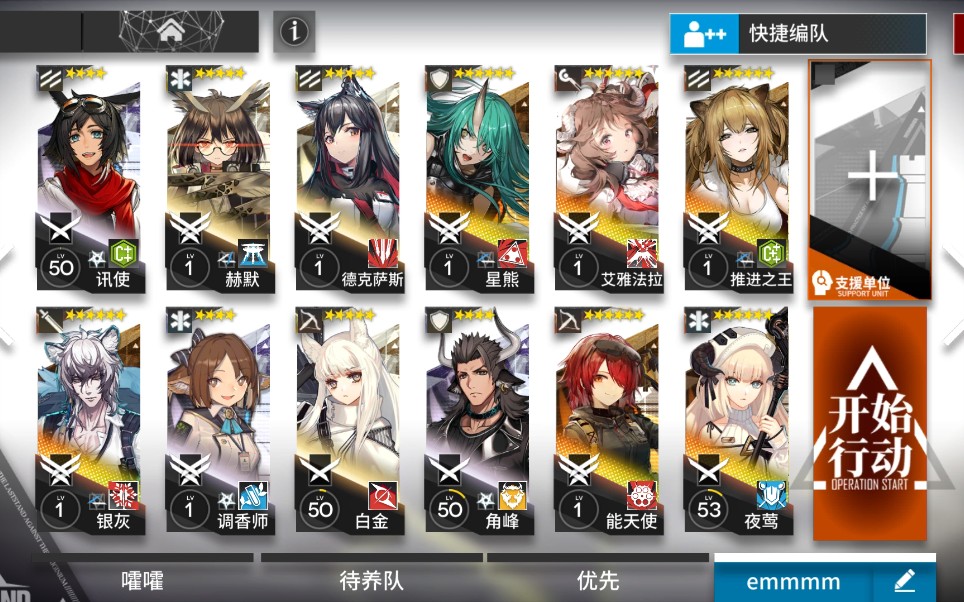
Task: Open 快捷编队 quick squad formation
Action: point(796,34)
